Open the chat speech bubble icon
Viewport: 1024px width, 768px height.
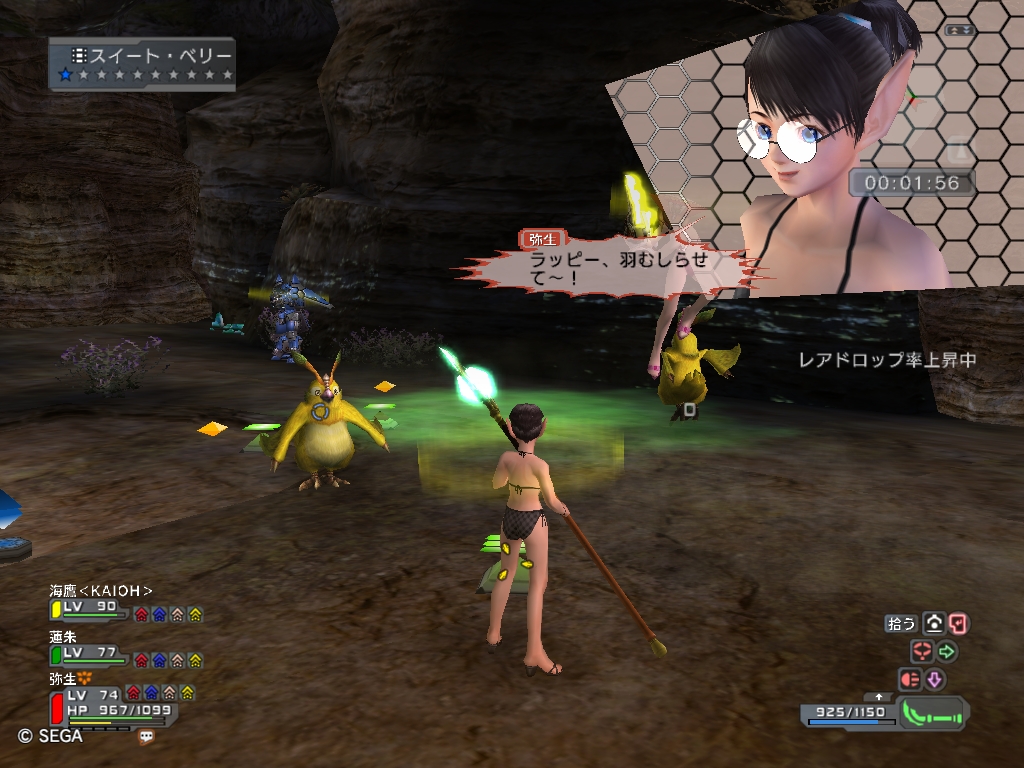click(147, 737)
